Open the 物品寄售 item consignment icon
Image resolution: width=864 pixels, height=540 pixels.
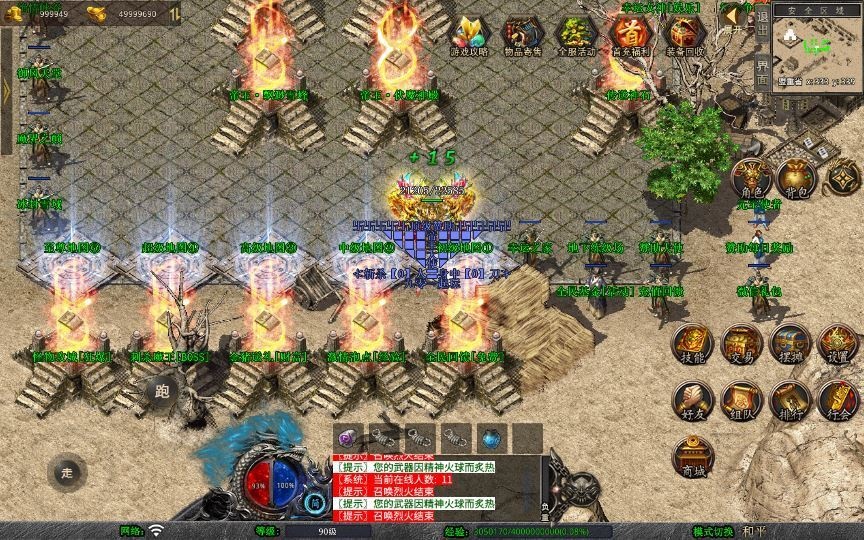(x=521, y=36)
